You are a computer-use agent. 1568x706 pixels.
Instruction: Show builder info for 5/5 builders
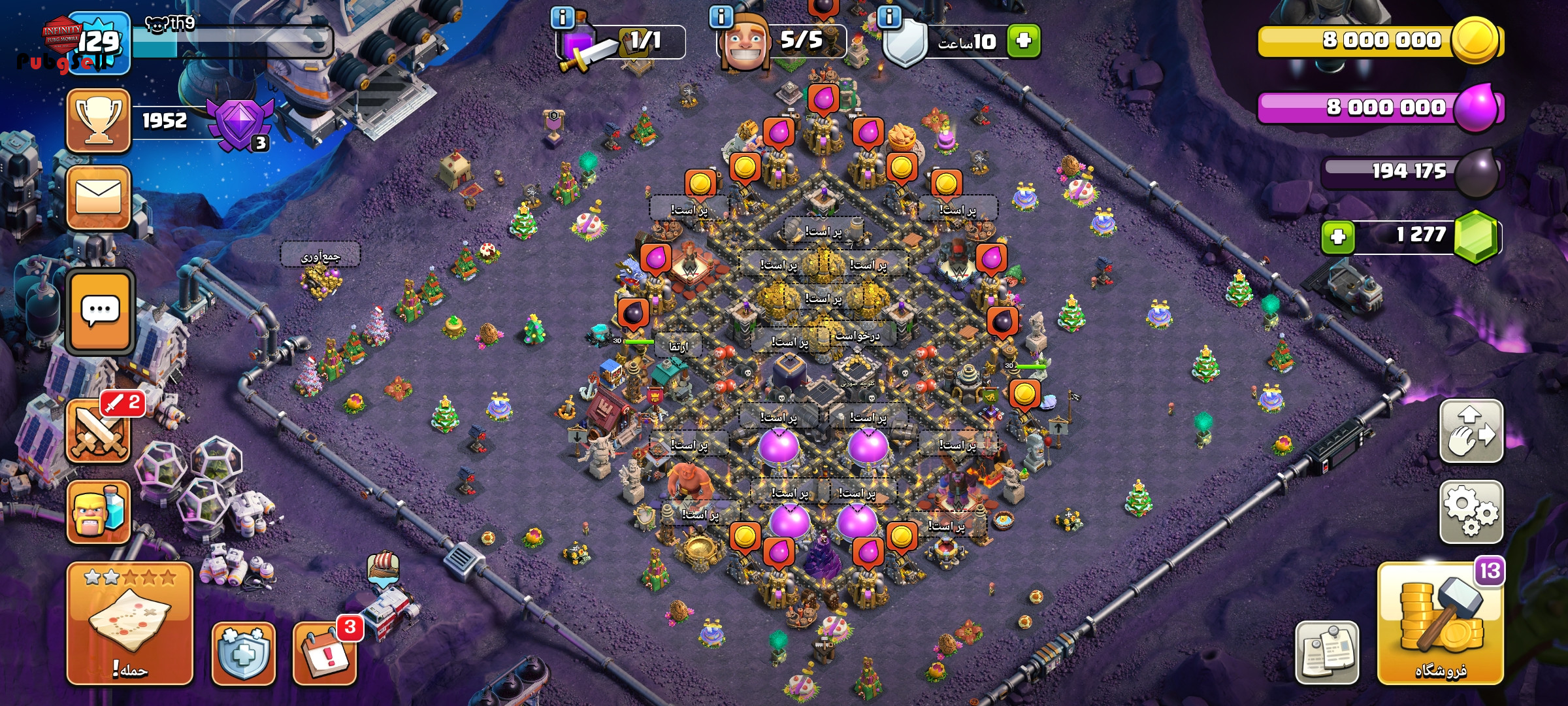pos(721,17)
